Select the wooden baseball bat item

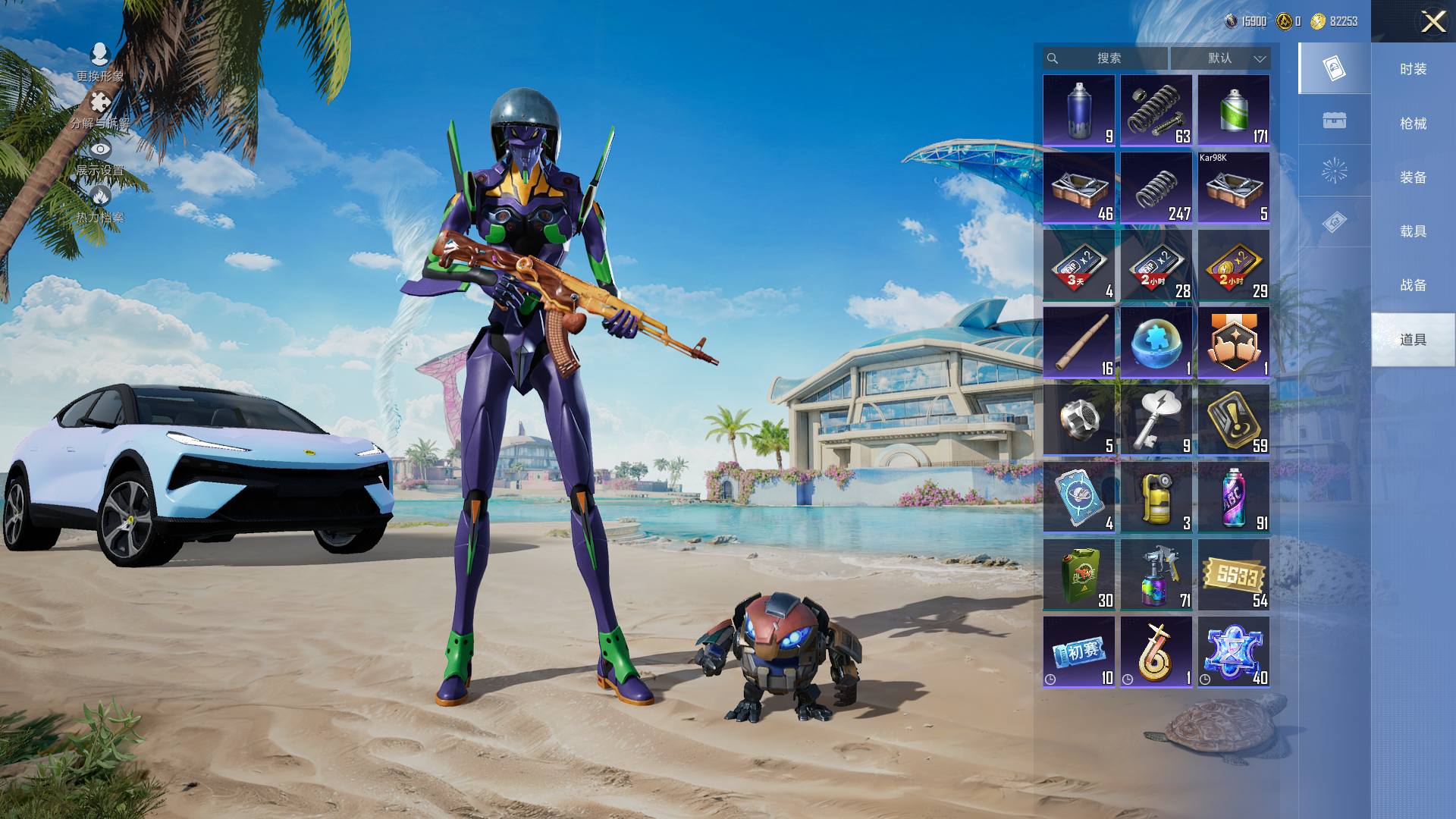[1078, 343]
